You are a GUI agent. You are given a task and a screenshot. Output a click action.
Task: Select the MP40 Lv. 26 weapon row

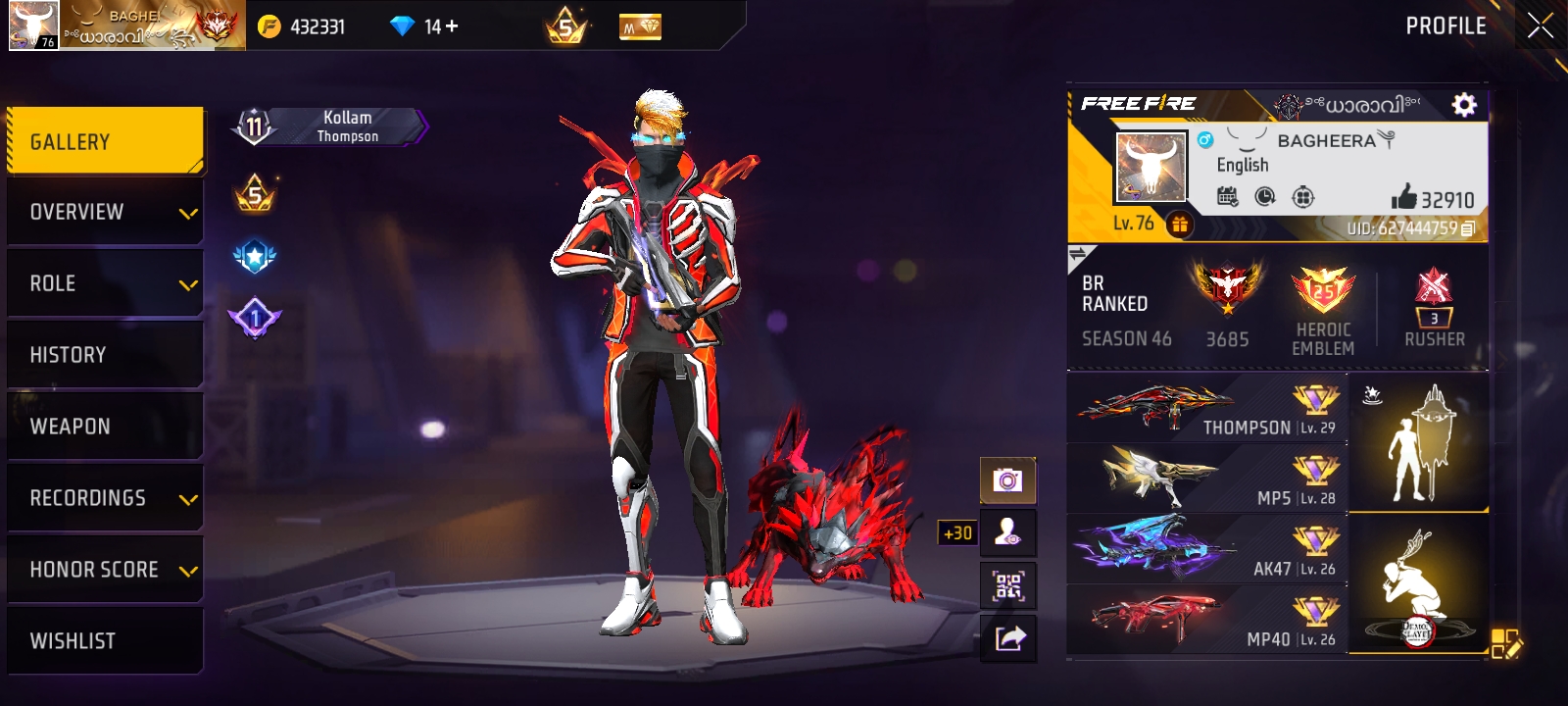coord(1207,621)
